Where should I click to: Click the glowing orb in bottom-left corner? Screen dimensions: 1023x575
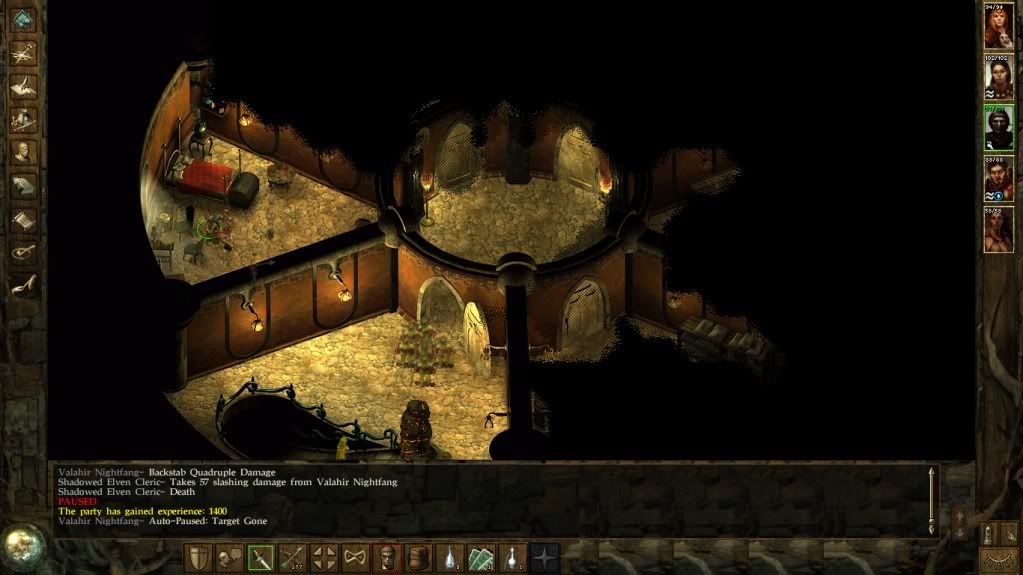20,545
